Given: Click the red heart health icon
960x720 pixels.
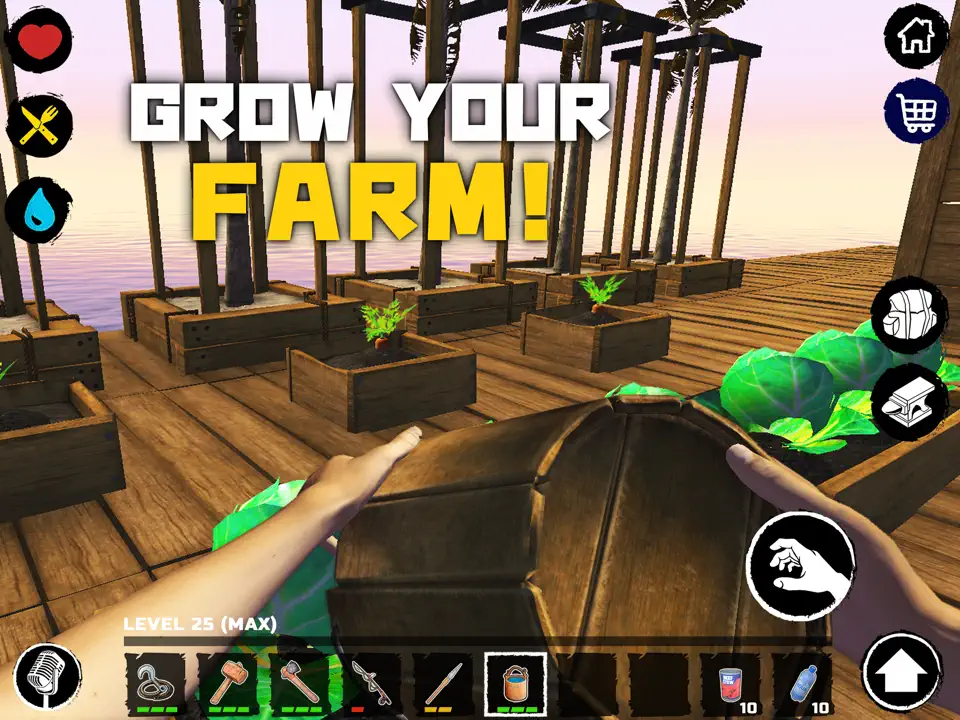Looking at the screenshot, I should 39,42.
